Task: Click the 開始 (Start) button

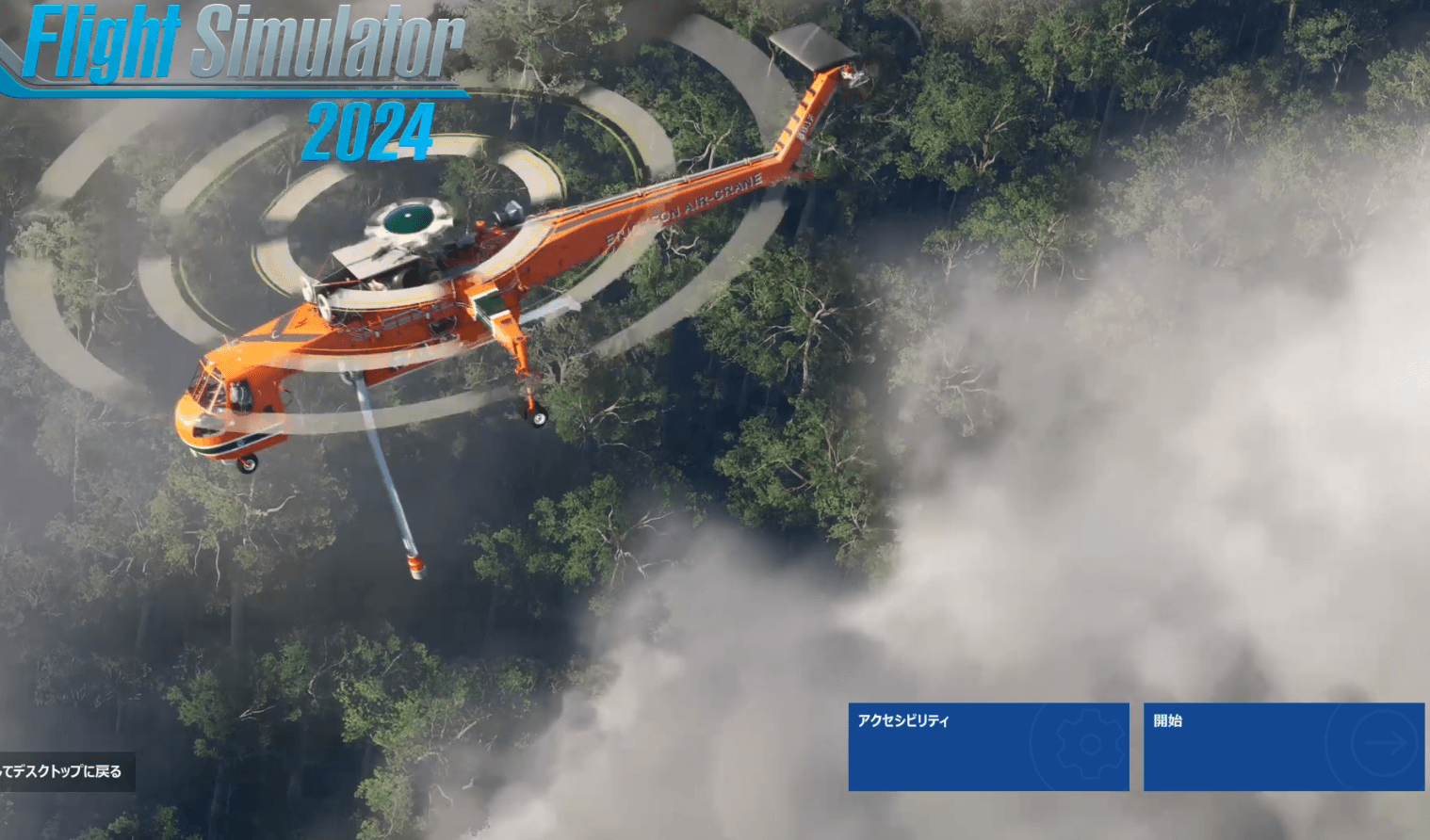Action: click(1283, 747)
